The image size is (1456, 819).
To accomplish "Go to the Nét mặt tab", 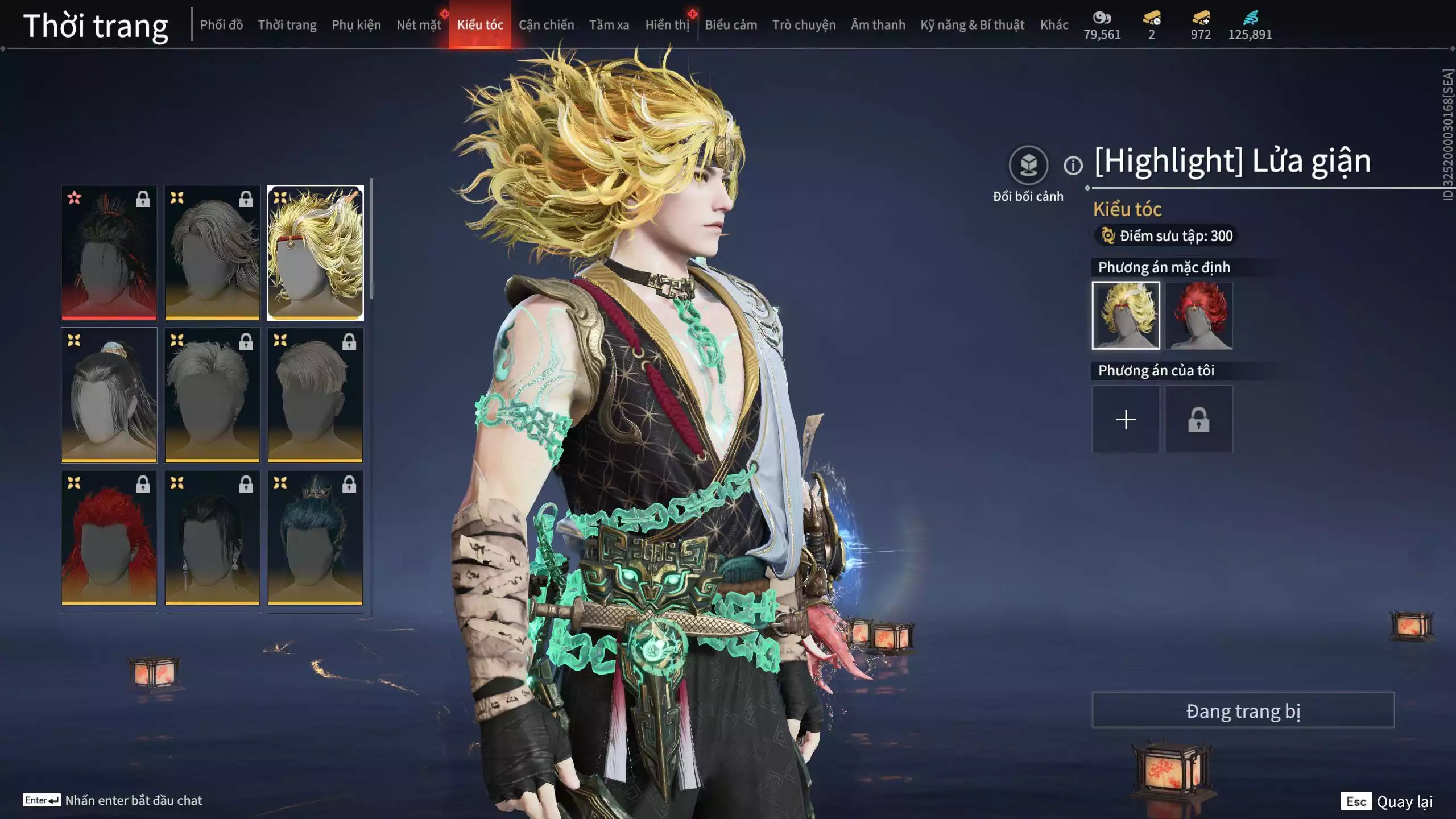I will click(x=419, y=25).
